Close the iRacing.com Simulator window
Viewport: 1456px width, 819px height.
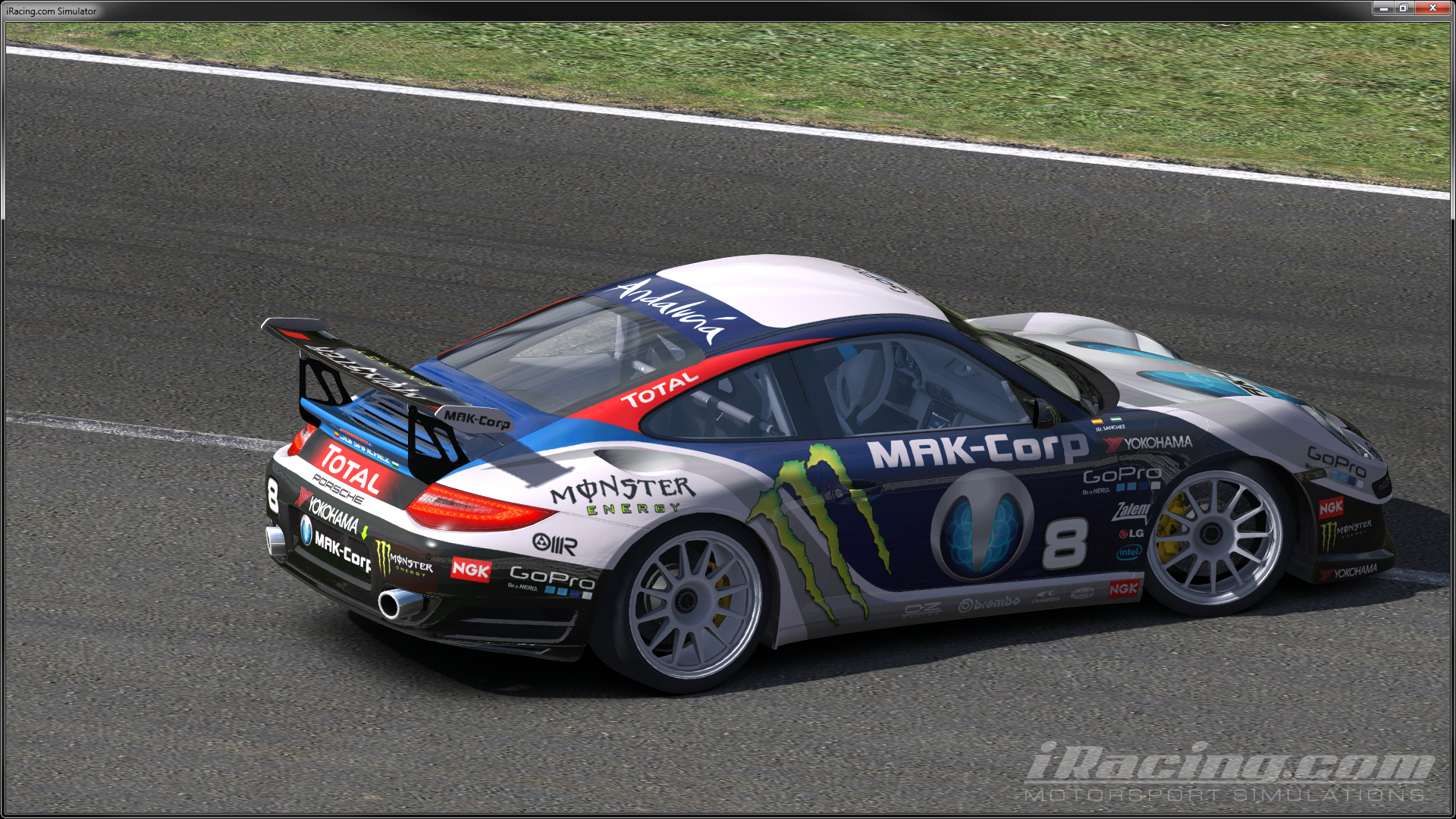[x=1432, y=8]
